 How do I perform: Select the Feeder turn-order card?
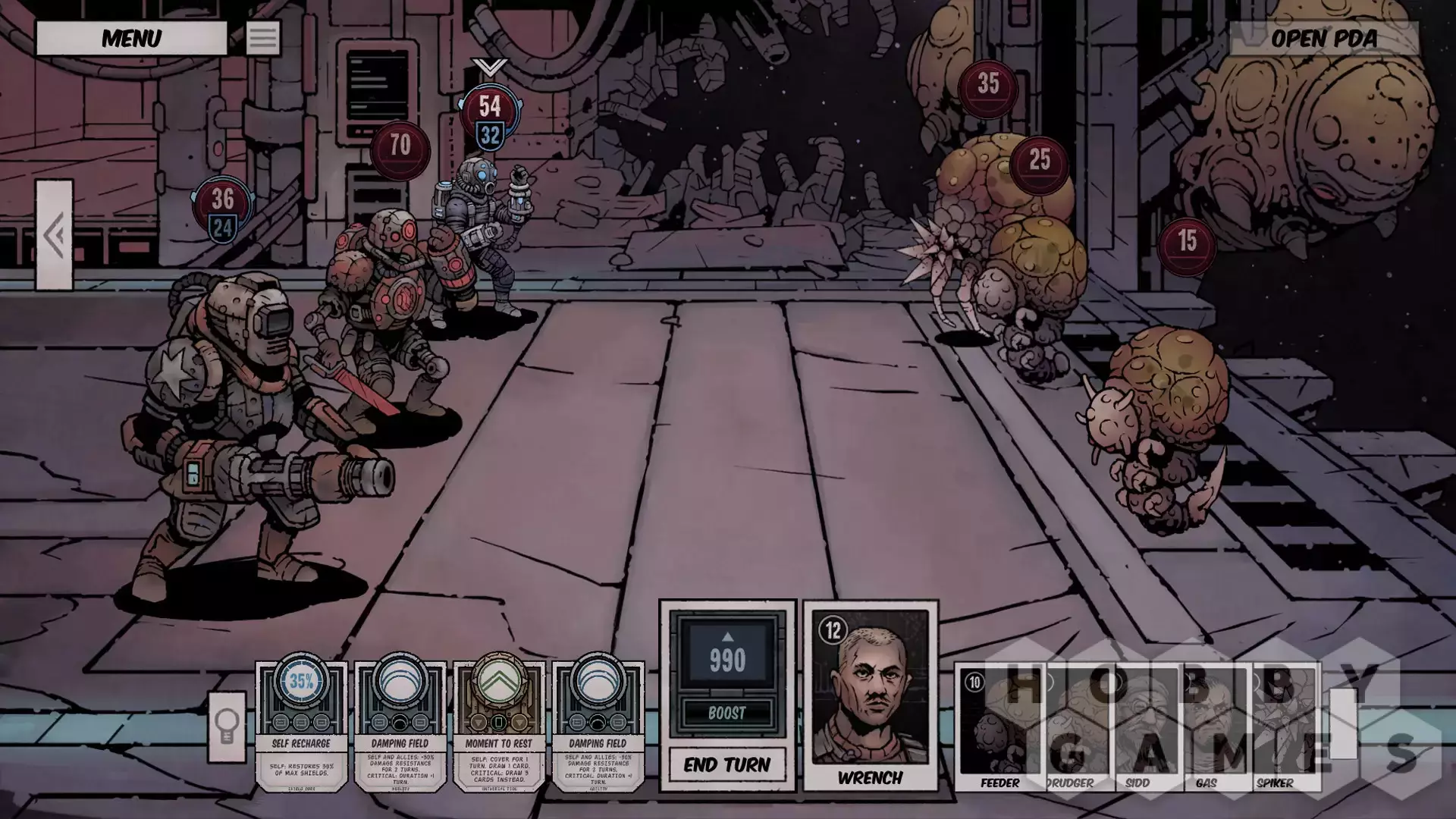coord(998,728)
